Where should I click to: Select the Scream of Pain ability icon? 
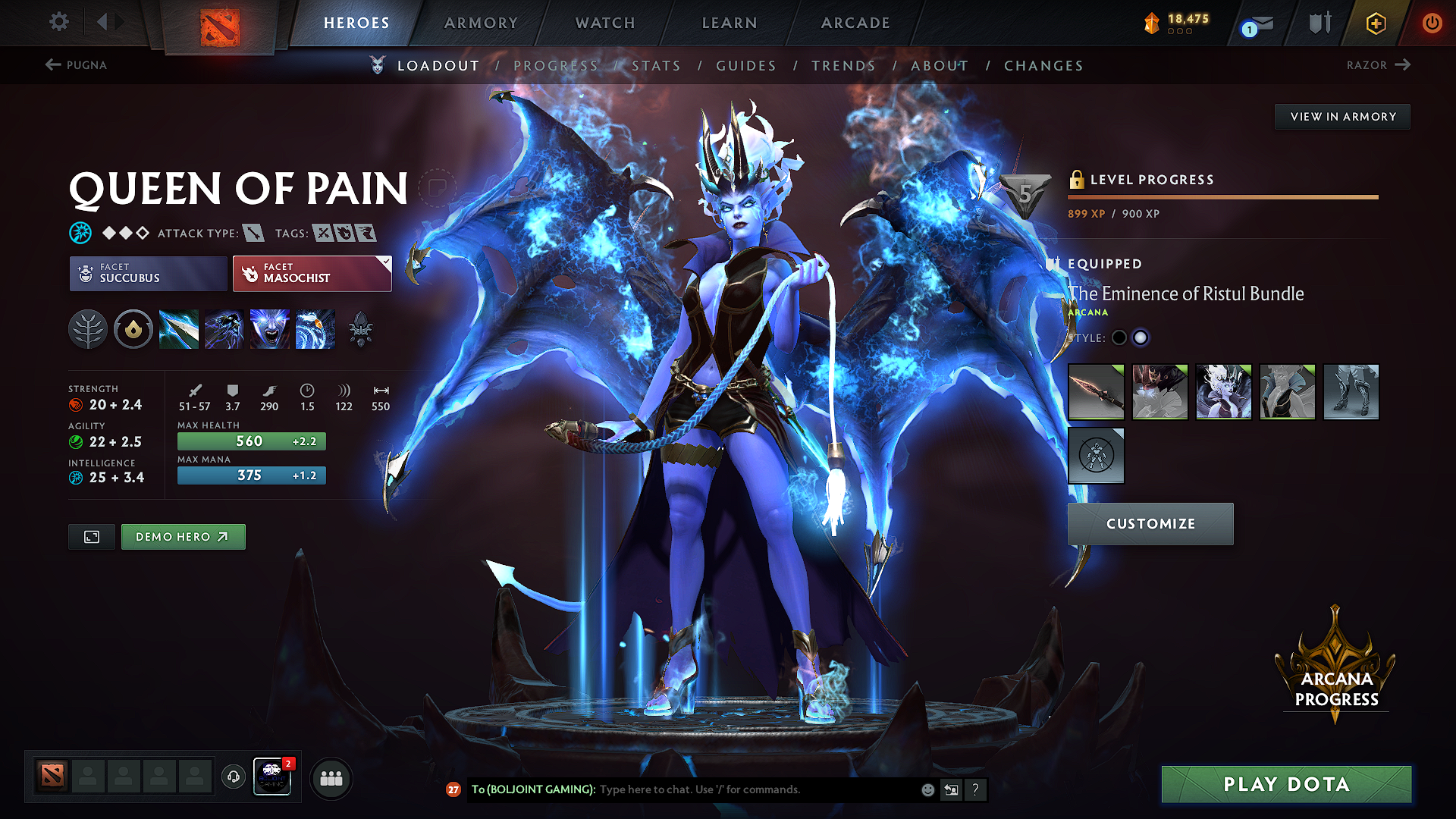270,328
